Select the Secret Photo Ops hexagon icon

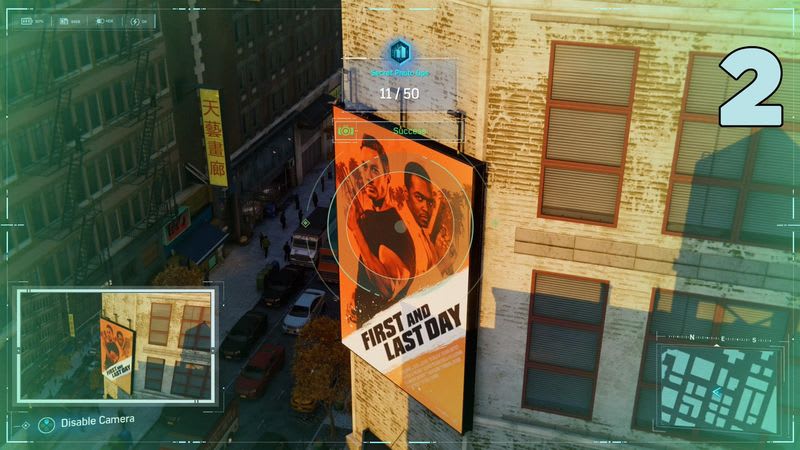pyautogui.click(x=400, y=51)
